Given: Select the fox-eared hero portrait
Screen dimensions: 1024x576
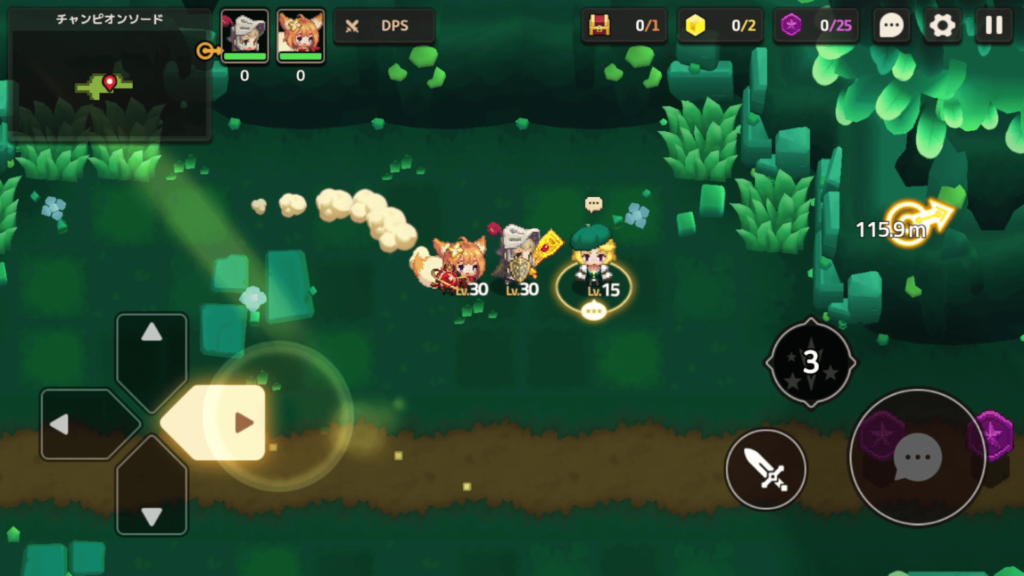Looking at the screenshot, I should click(300, 33).
